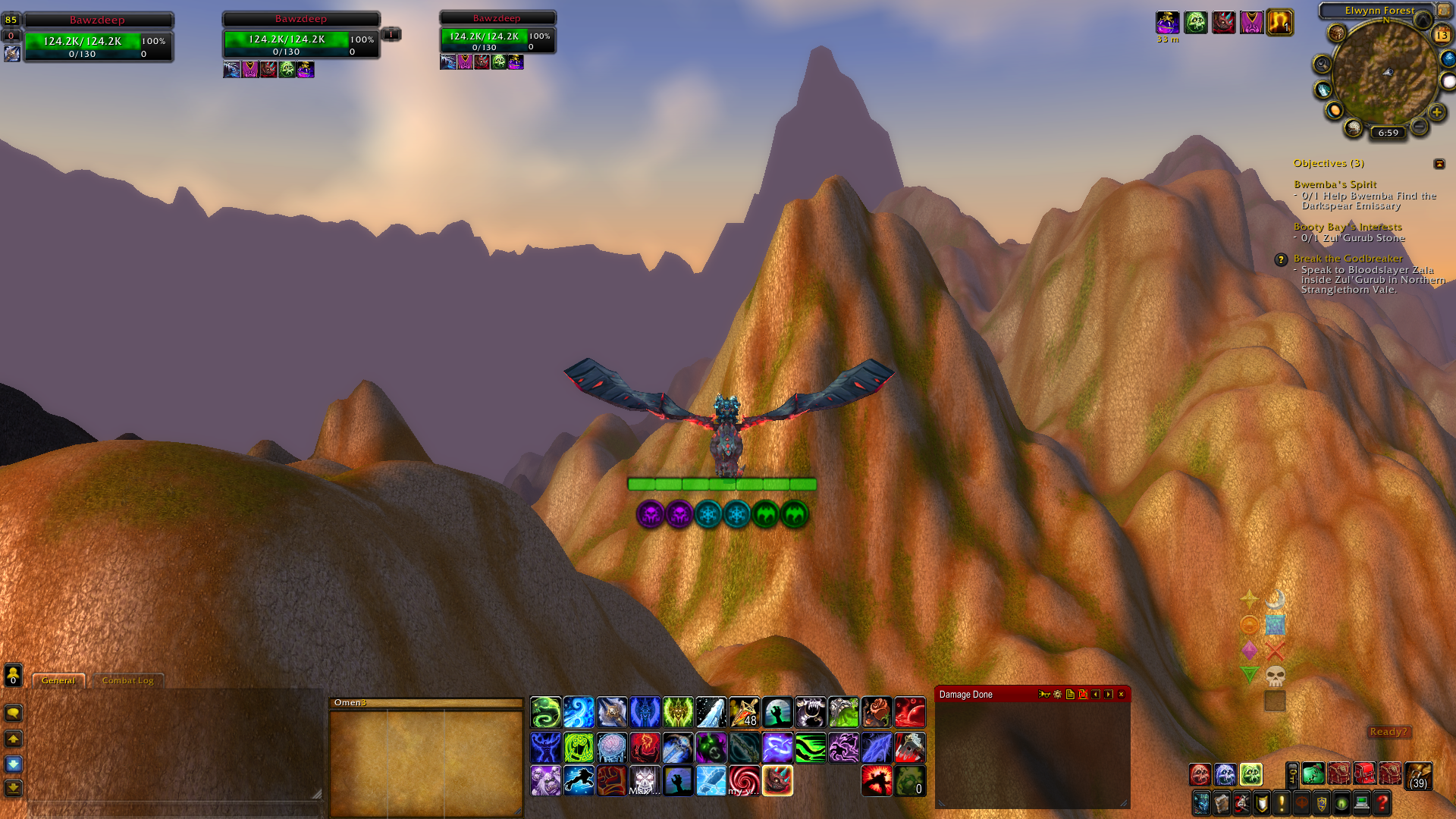
Task: Switch to the Combat Log tab
Action: (128, 681)
